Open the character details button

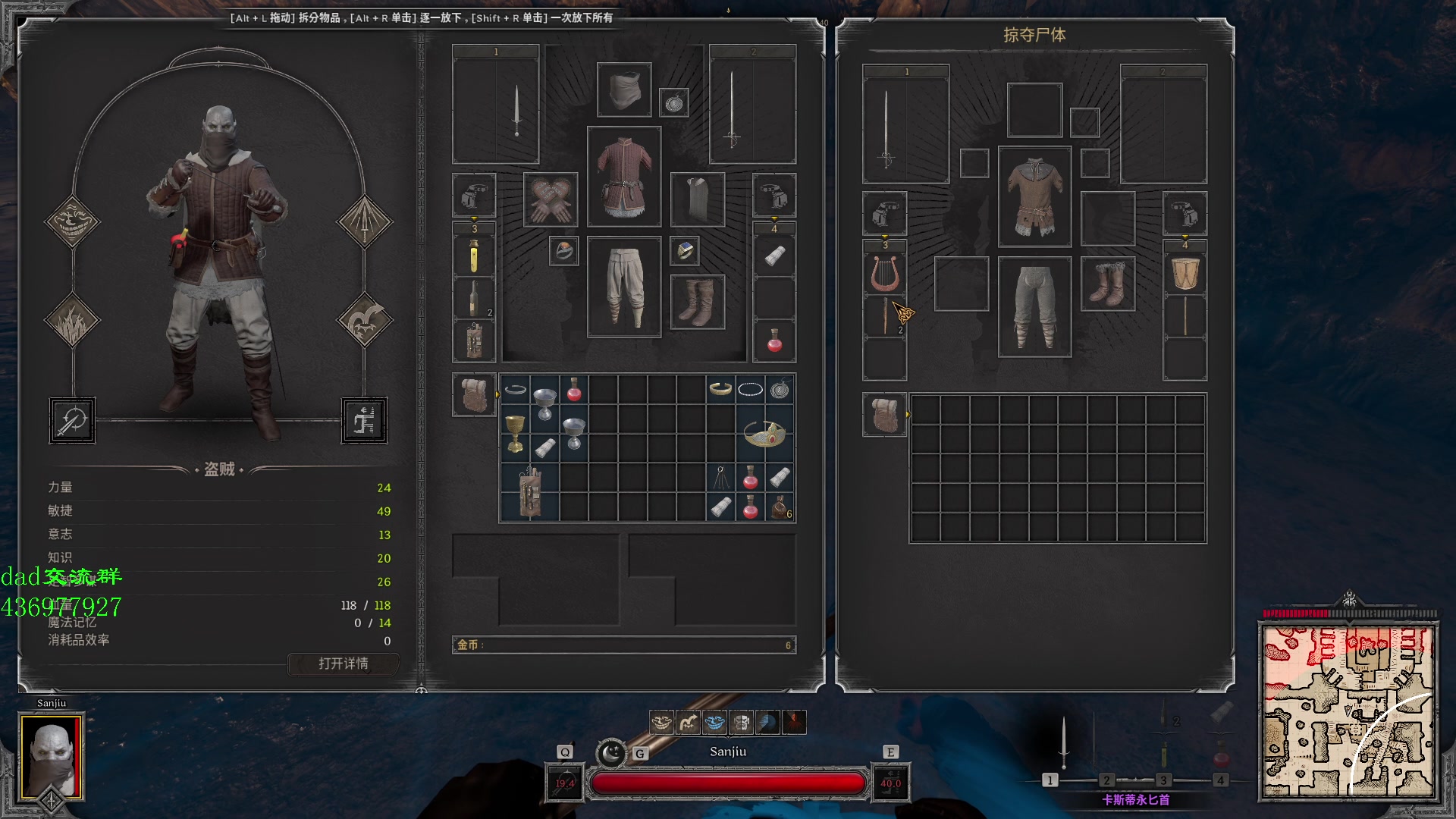click(x=344, y=664)
